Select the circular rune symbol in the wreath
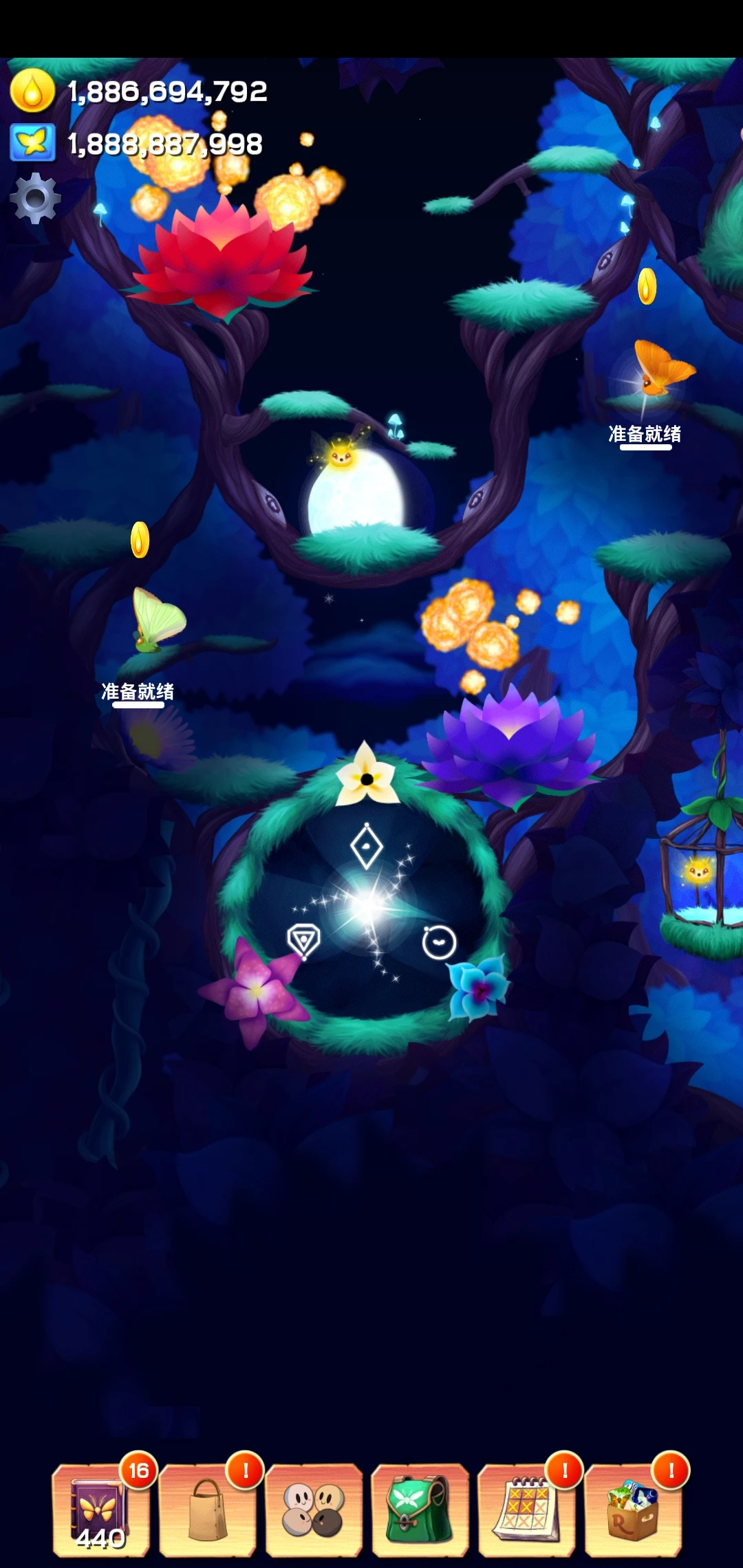 point(439,942)
